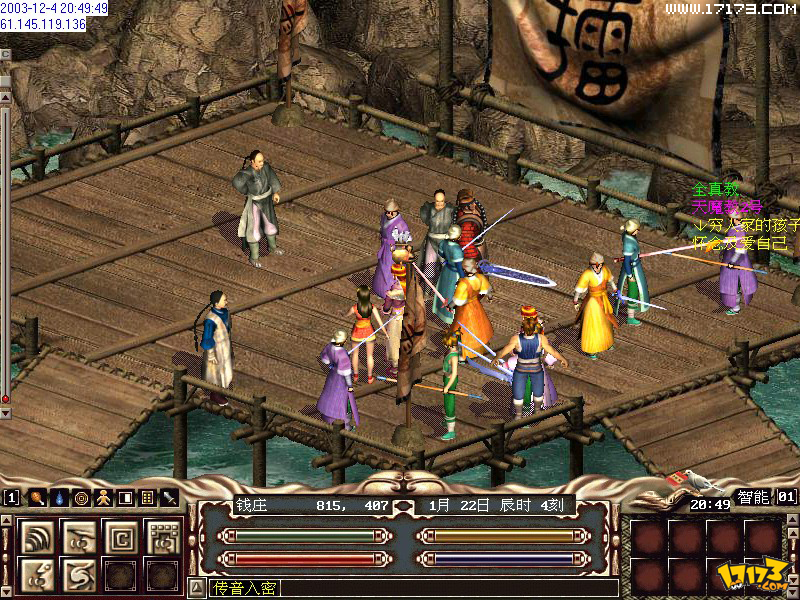This screenshot has height=600, width=800.
Task: Click the 传音入密 chat input field
Action: pos(400,588)
